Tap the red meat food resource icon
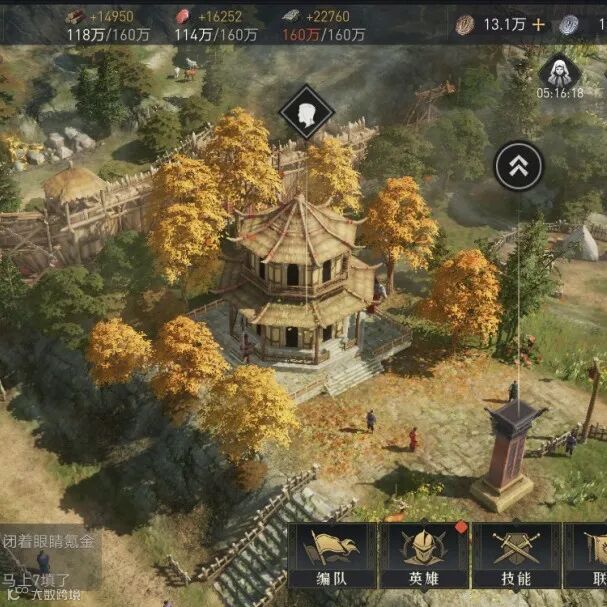 pyautogui.click(x=183, y=16)
